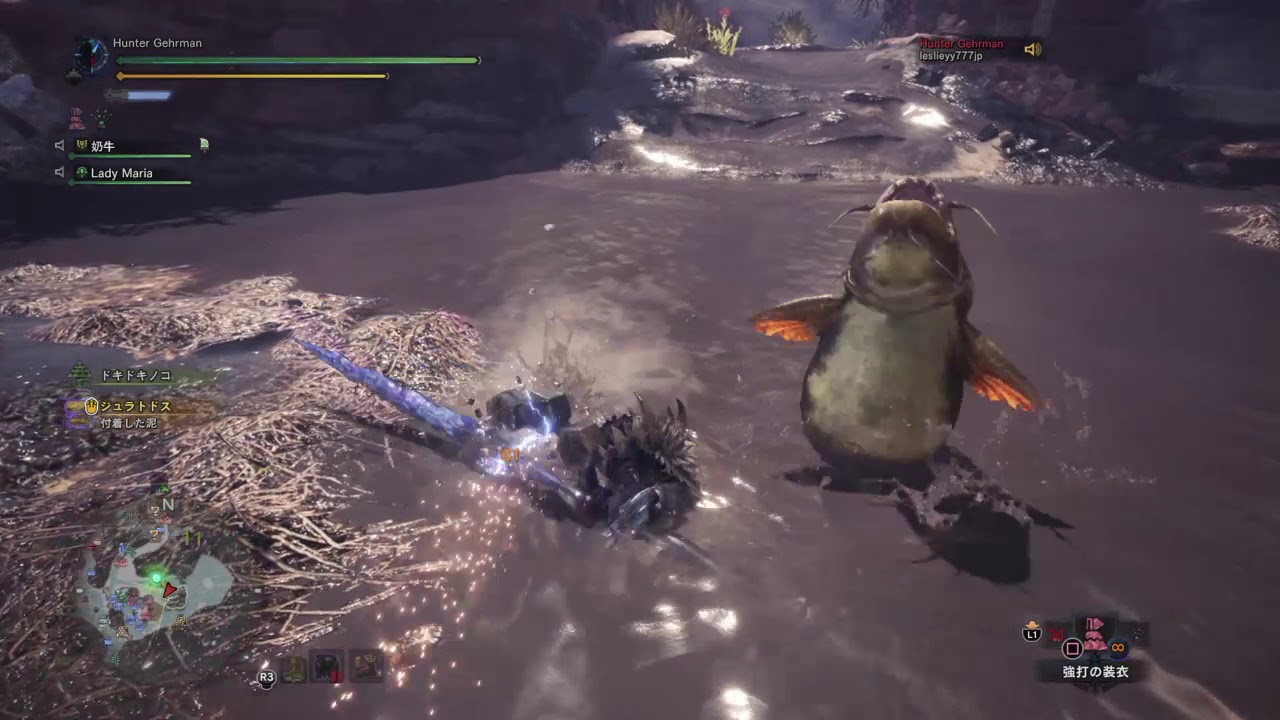Select the ジュラトドス target monster entry
Image resolution: width=1280 pixels, height=720 pixels.
point(135,407)
